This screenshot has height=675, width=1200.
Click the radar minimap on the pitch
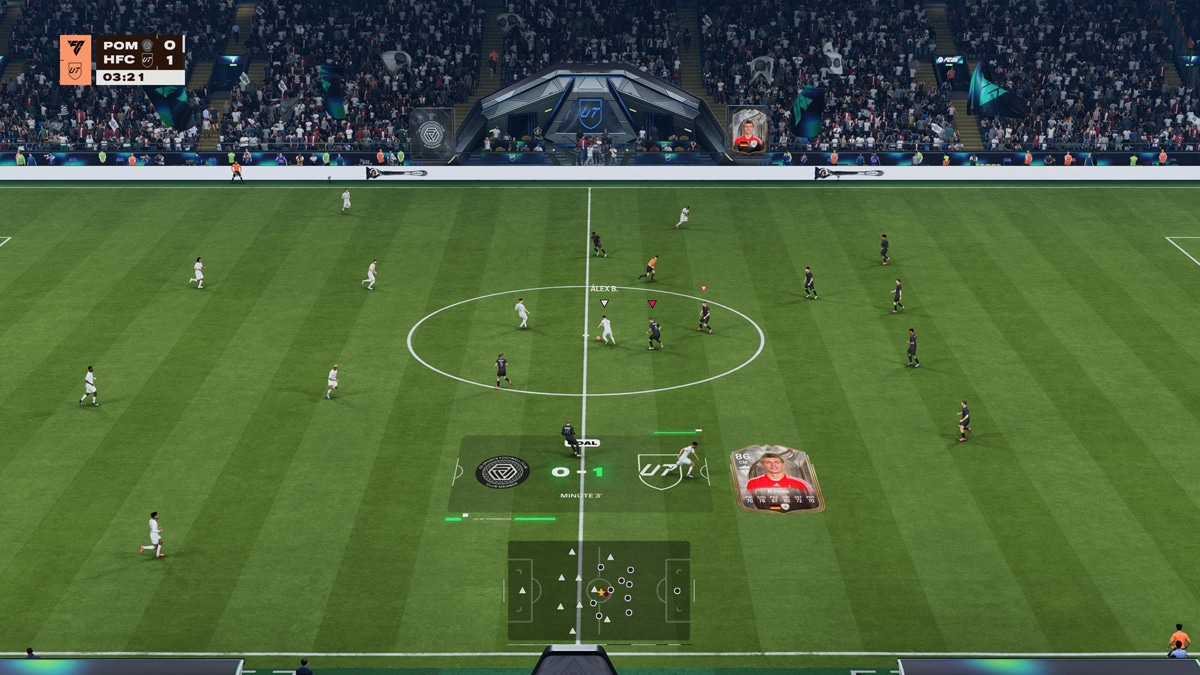point(598,590)
